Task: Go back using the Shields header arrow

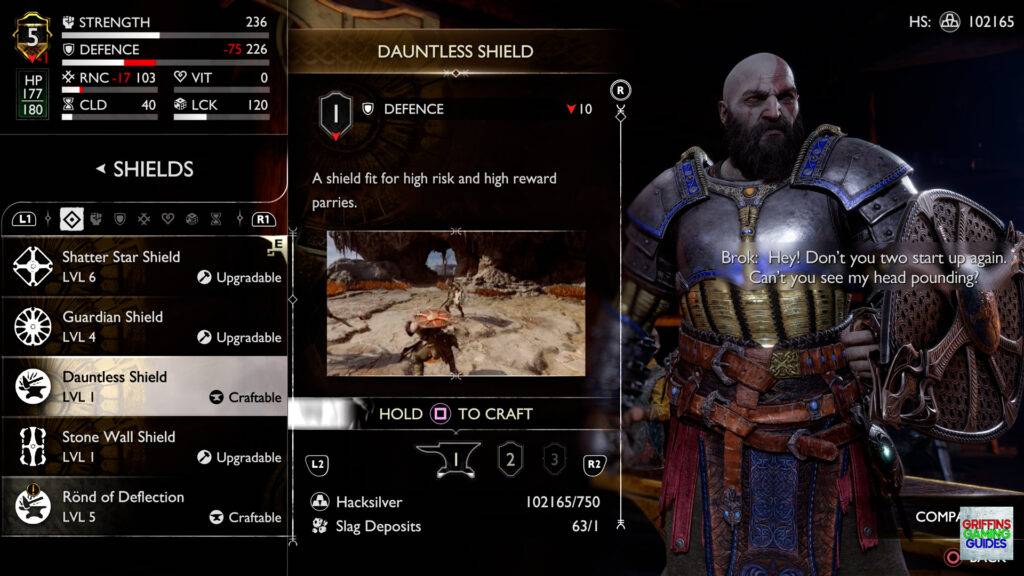Action: 100,169
